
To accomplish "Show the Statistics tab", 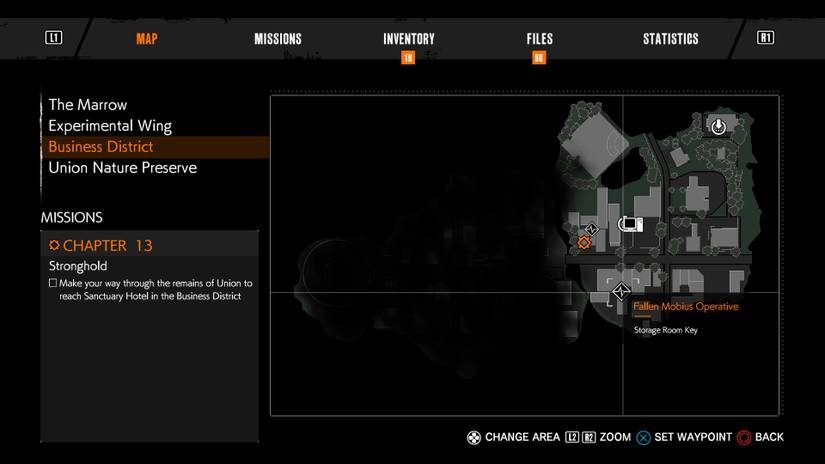I will coord(670,39).
